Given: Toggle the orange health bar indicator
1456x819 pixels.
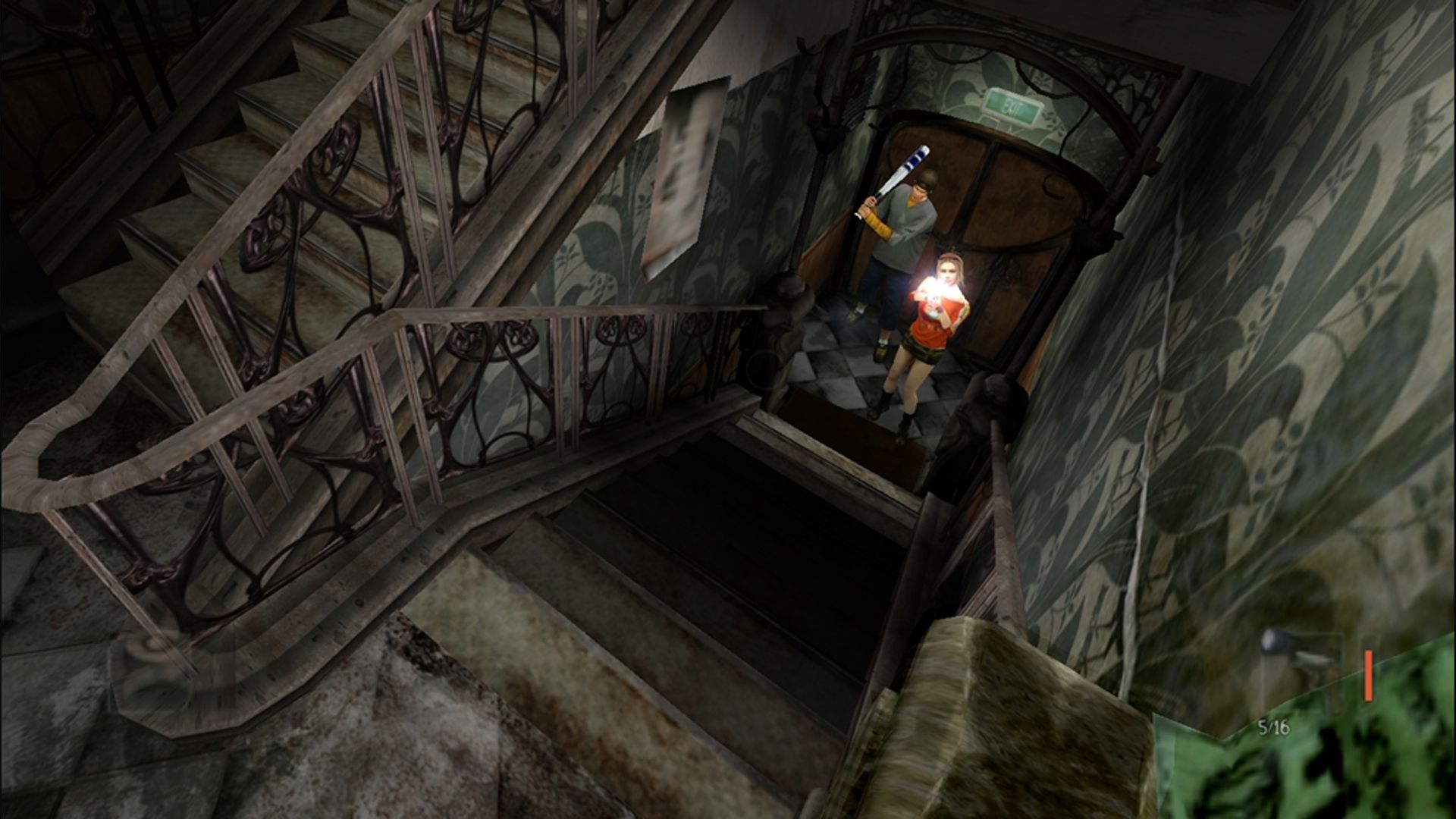Looking at the screenshot, I should (1367, 675).
